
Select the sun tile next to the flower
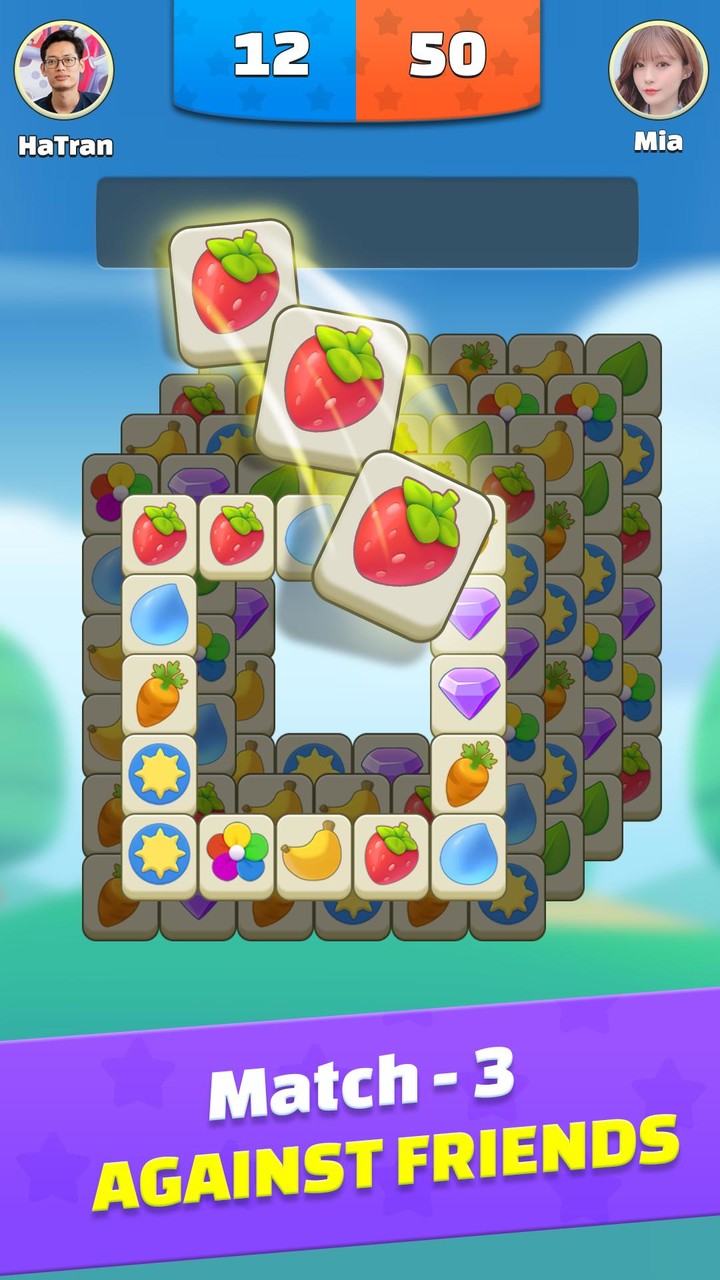160,855
